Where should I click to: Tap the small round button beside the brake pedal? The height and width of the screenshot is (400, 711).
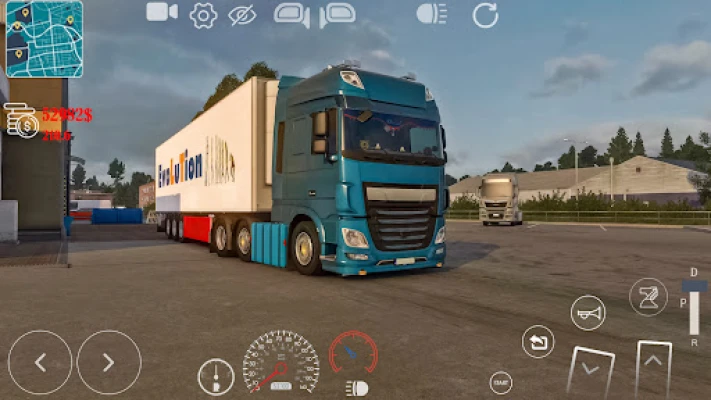pos(501,381)
